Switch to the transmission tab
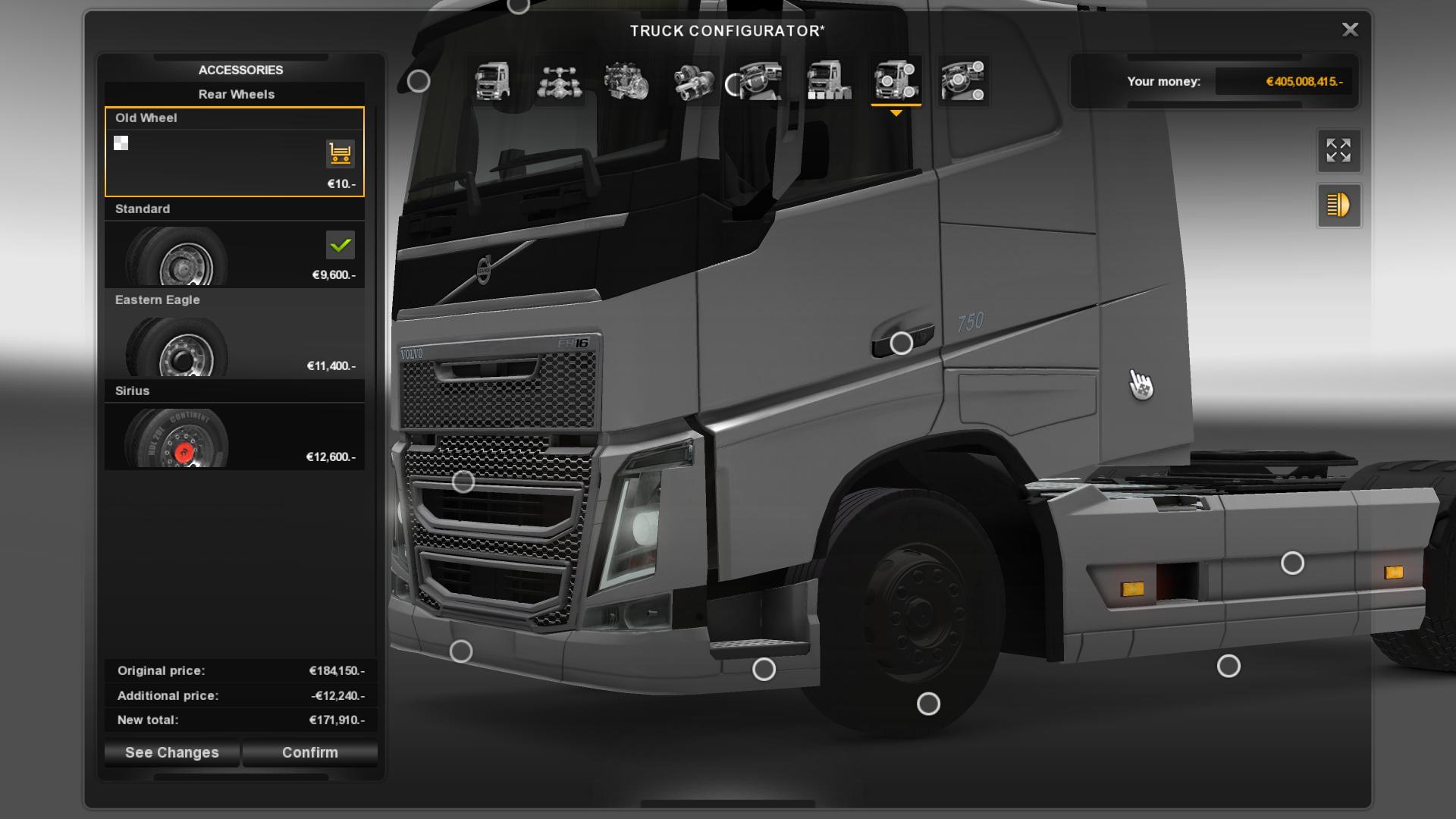 [x=693, y=81]
